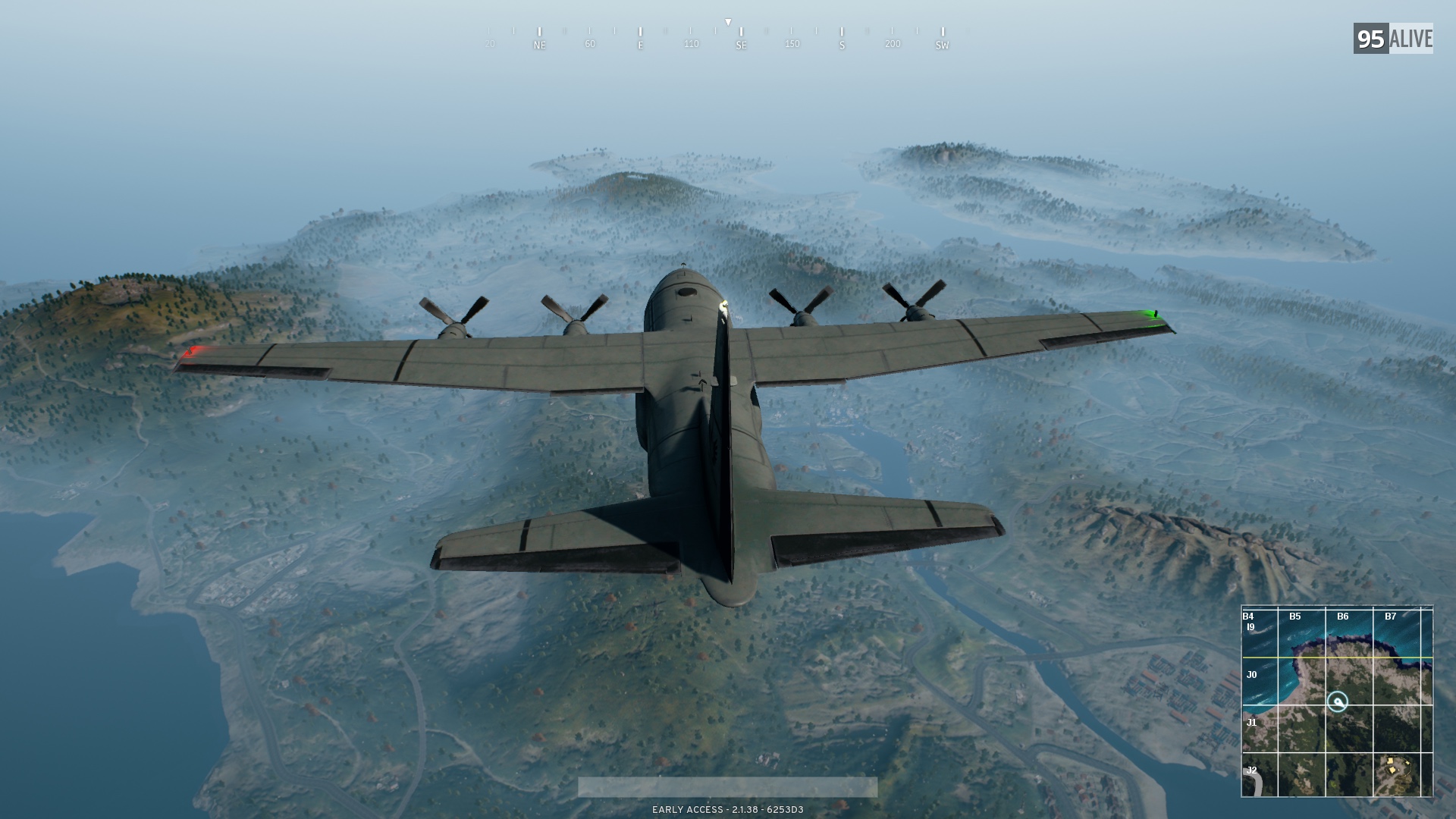Click the E heading mark on the compass

[641, 45]
